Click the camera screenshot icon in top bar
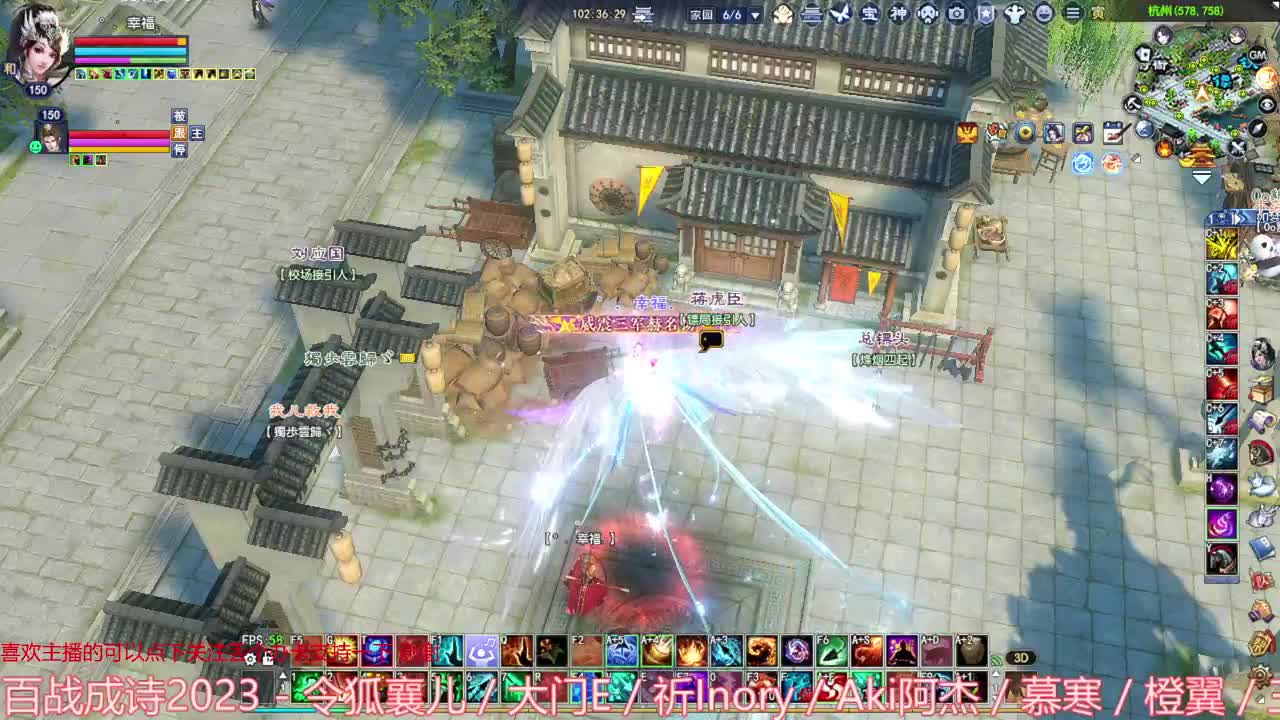This screenshot has width=1280, height=720. (956, 13)
